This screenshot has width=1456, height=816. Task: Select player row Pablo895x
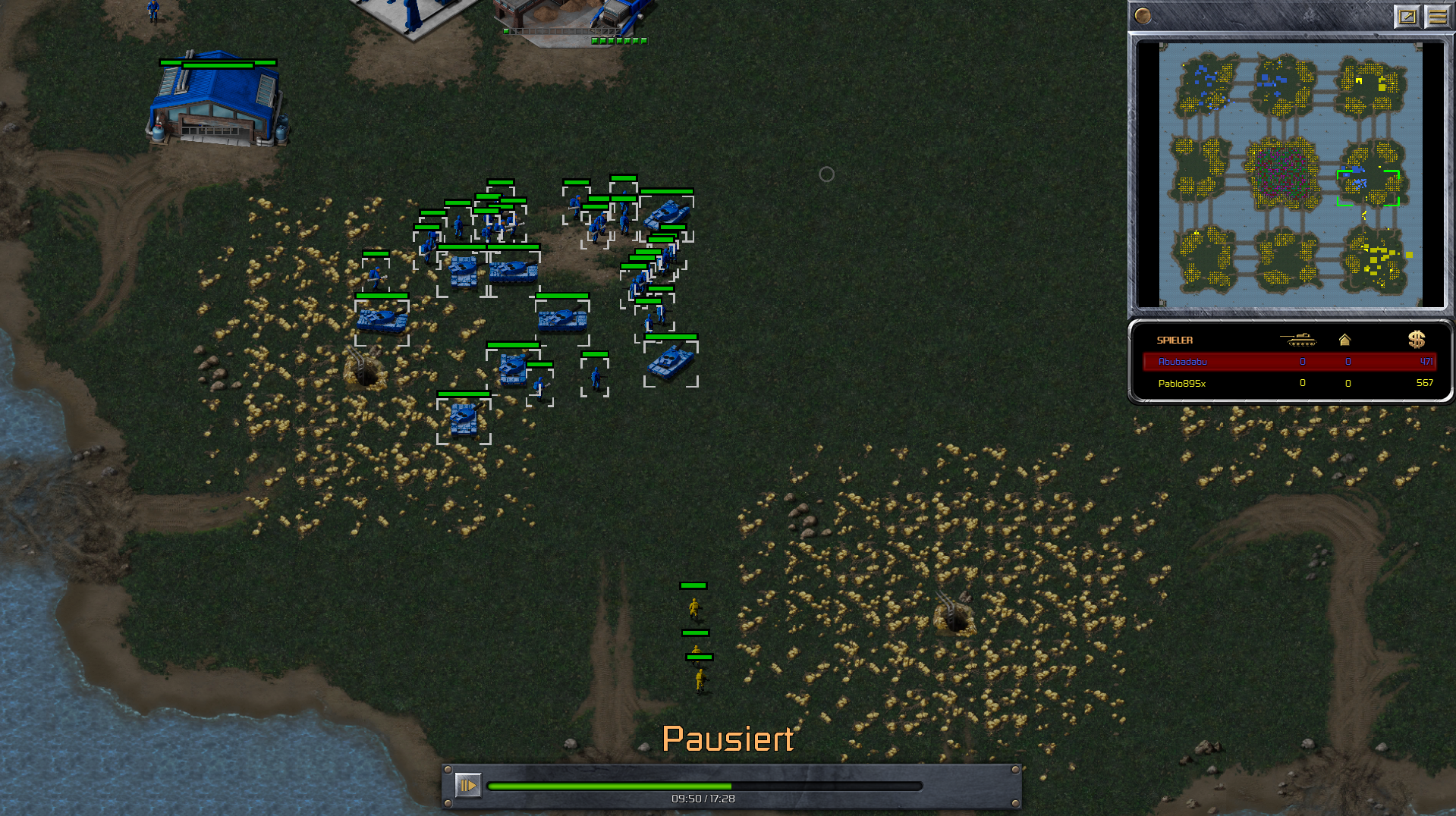1288,383
